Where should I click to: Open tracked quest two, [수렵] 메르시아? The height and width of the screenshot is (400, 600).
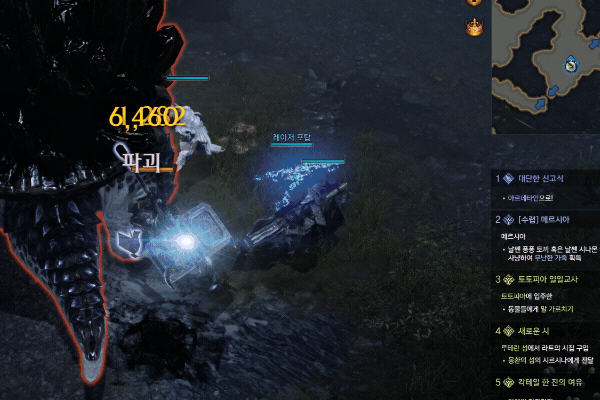[x=544, y=218]
